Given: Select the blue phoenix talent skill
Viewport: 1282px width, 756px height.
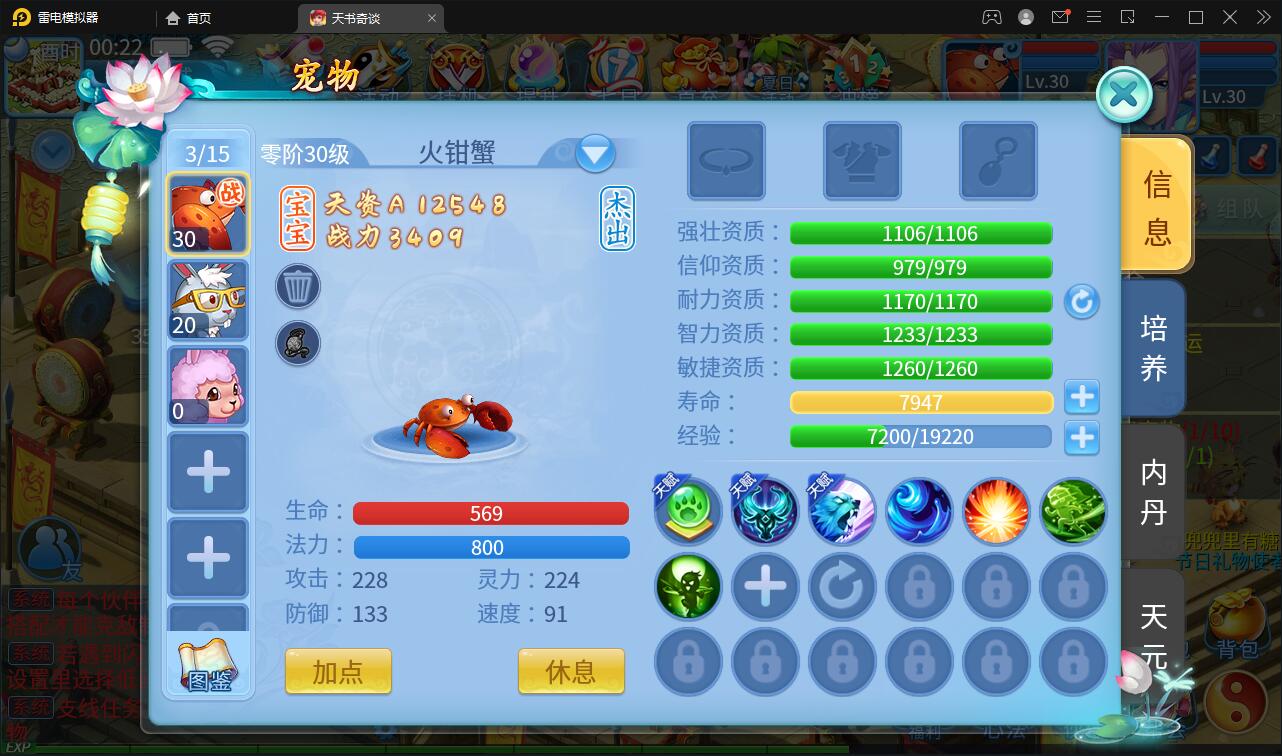Looking at the screenshot, I should tap(765, 510).
